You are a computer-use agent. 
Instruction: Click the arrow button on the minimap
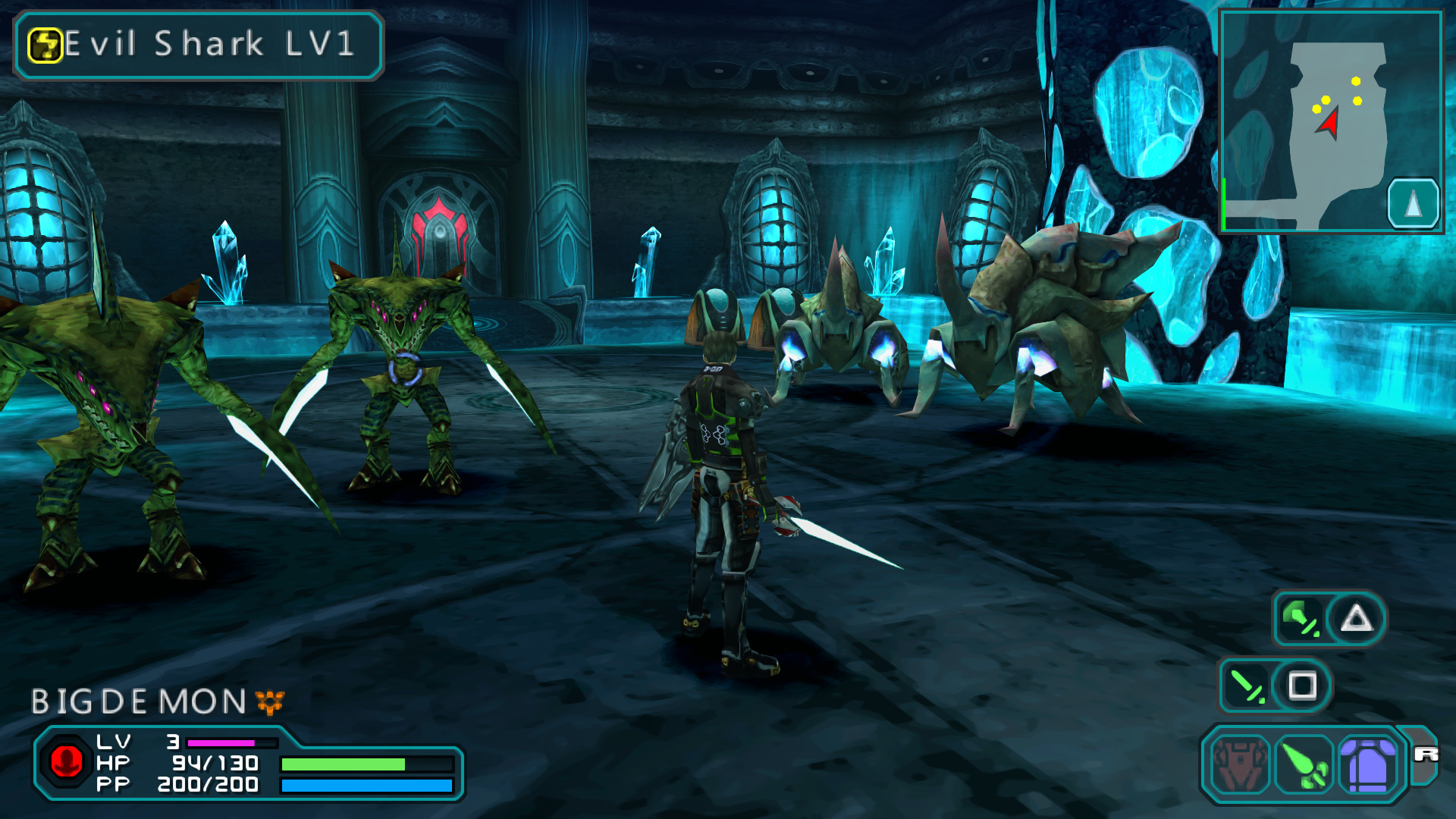coord(1413,203)
